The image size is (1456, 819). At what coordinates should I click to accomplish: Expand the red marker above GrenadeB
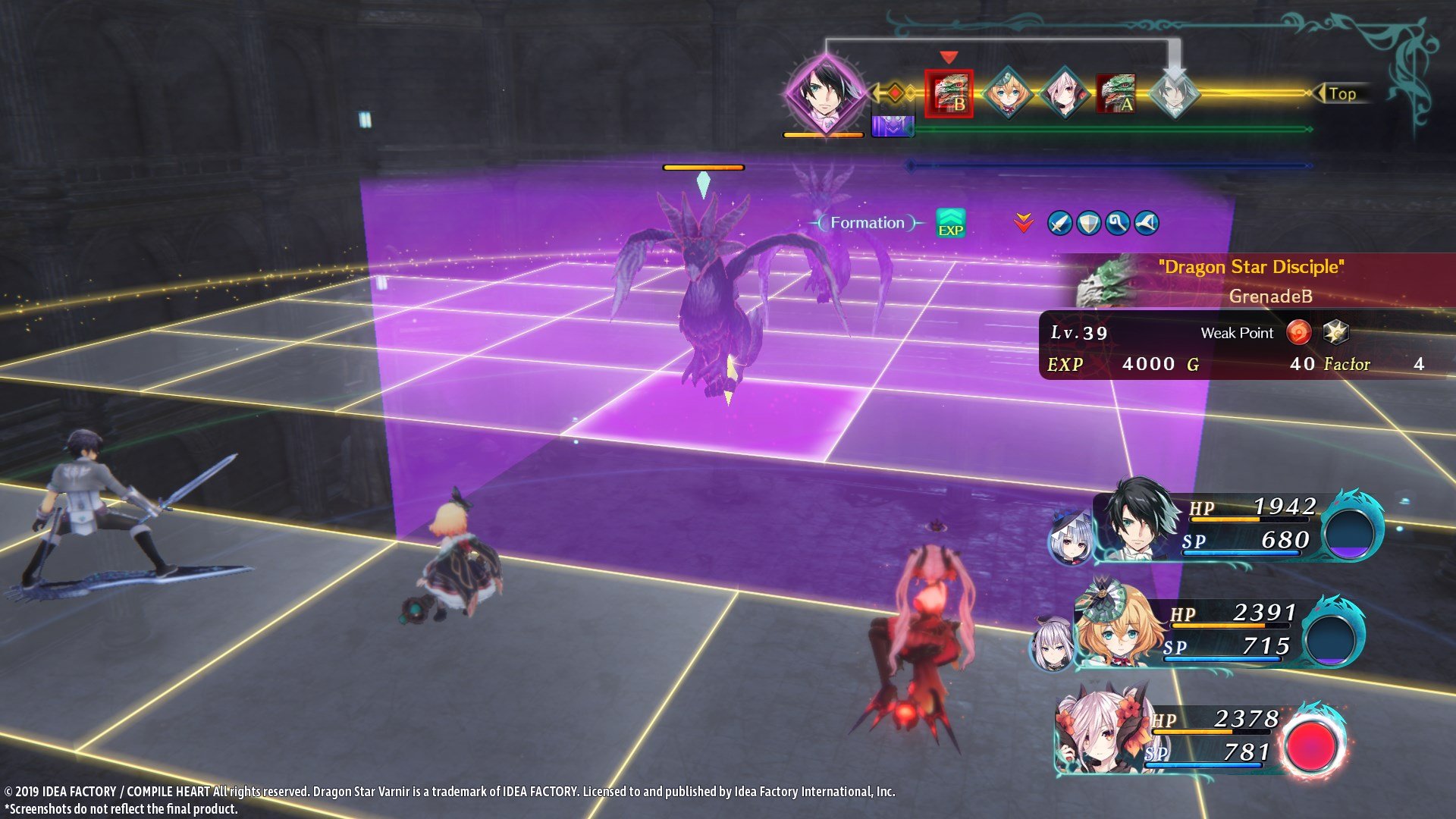coord(948,56)
